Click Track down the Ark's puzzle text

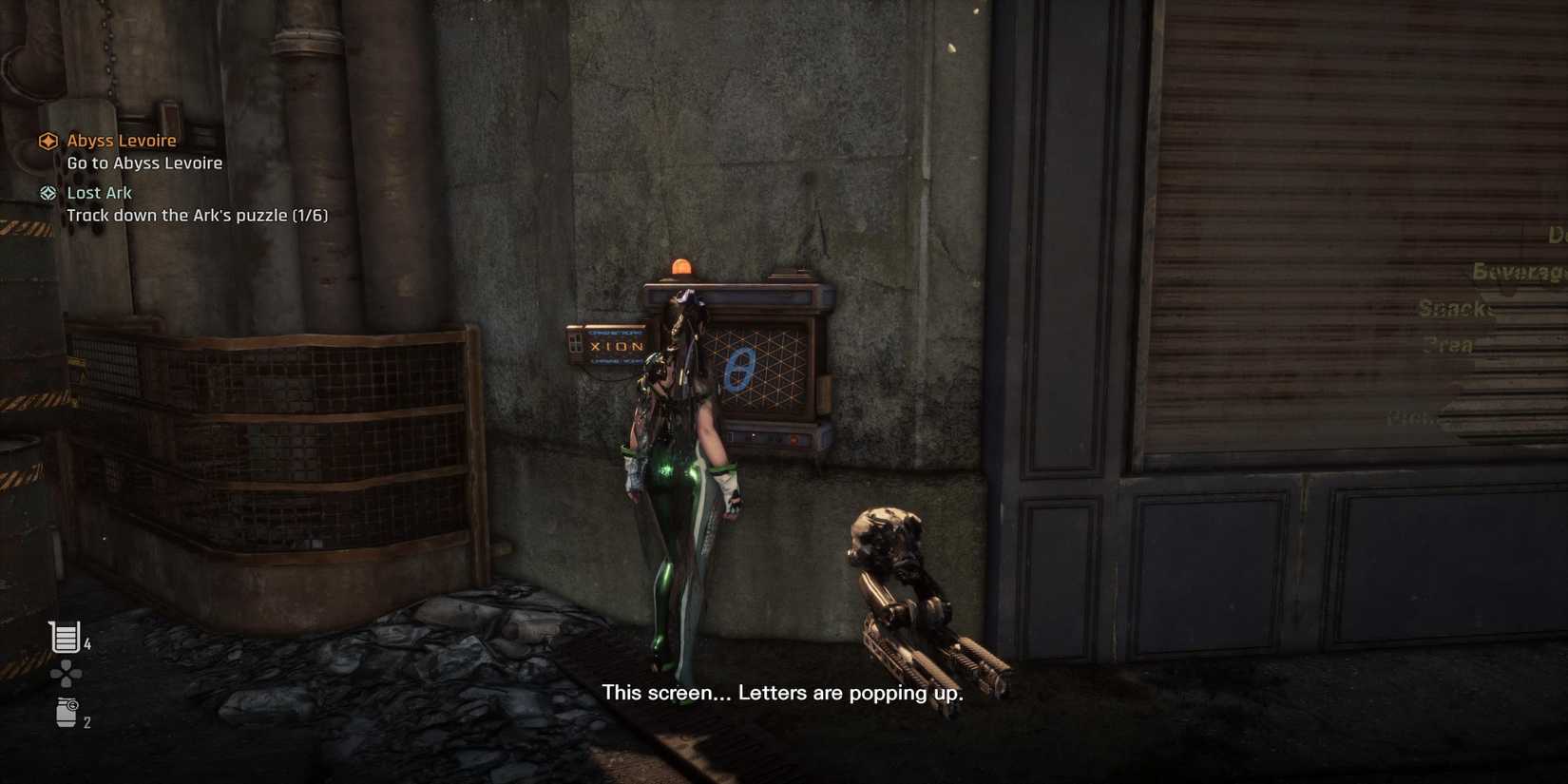[197, 215]
